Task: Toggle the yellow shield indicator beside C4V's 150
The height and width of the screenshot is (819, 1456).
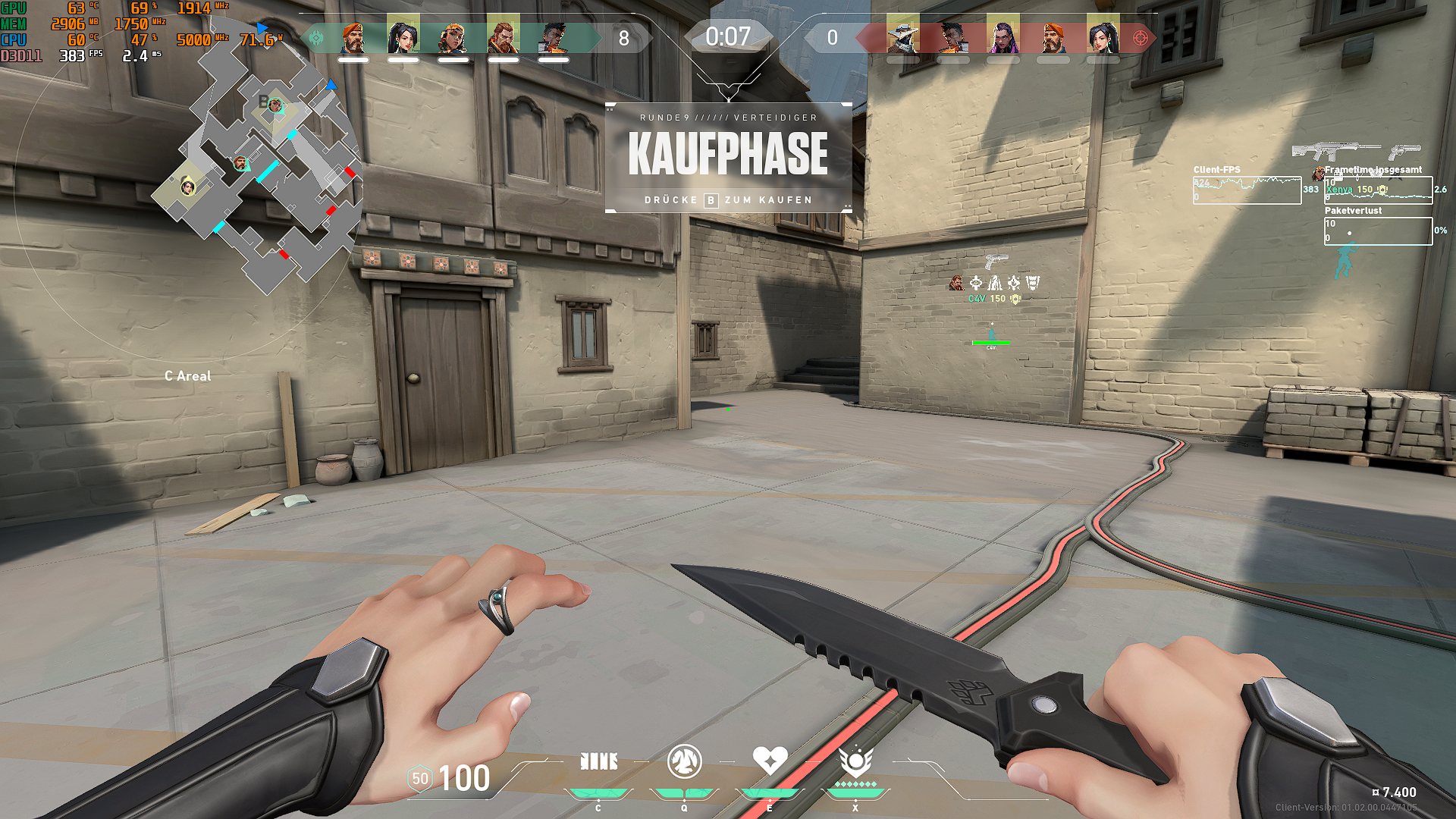Action: [1014, 299]
